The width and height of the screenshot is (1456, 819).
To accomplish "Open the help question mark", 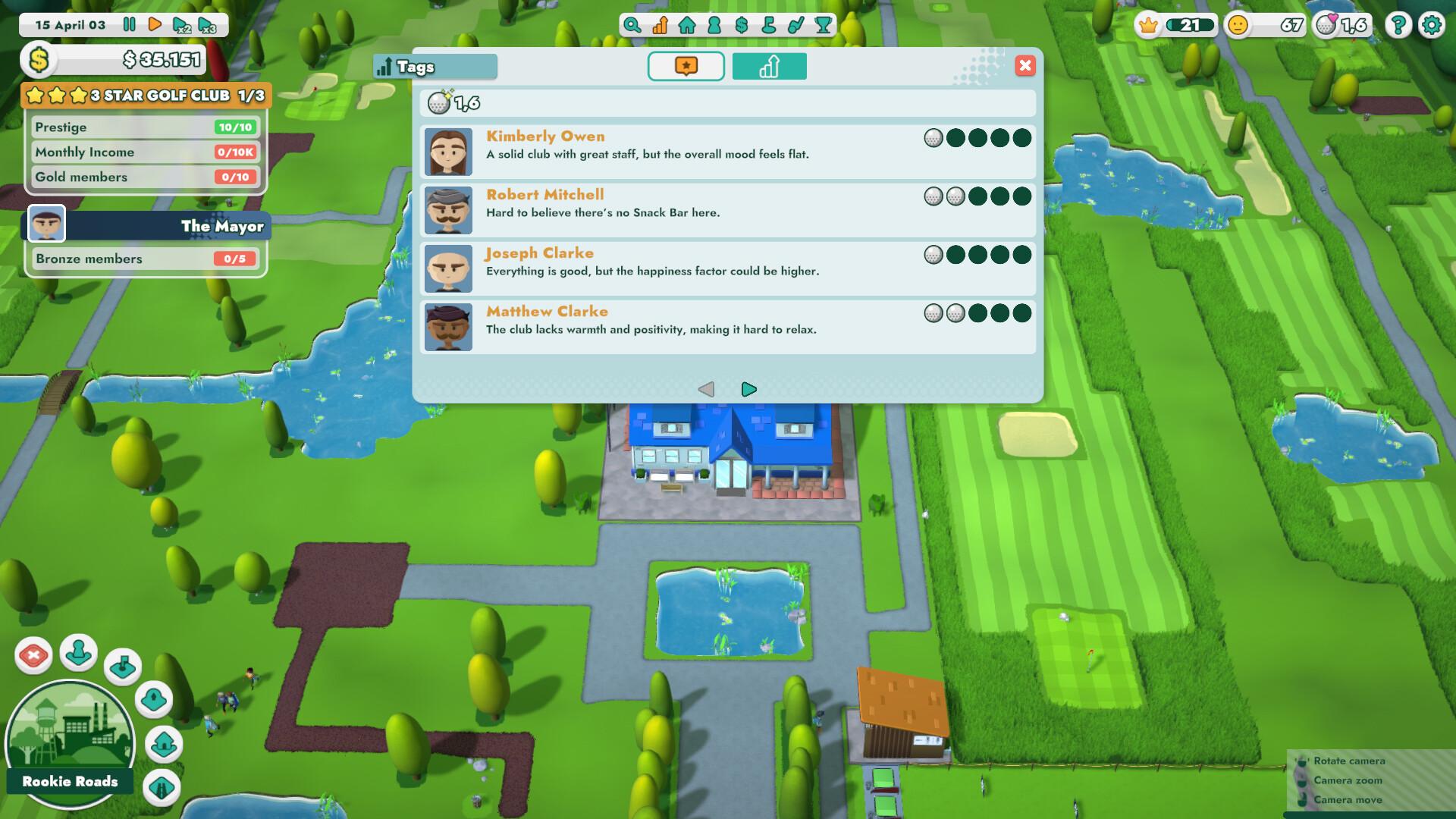I will (1398, 25).
